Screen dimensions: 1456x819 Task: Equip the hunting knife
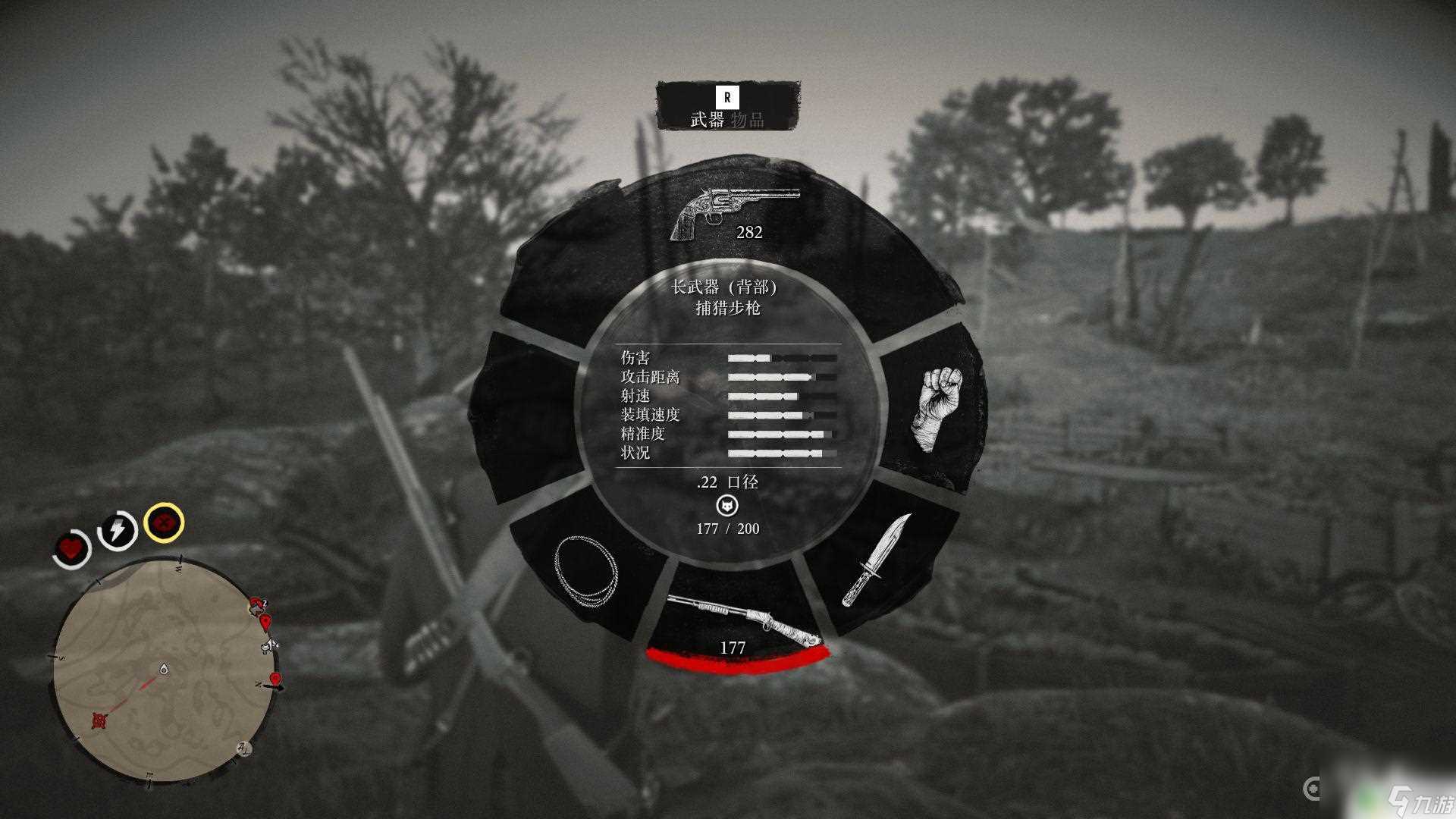tap(877, 561)
